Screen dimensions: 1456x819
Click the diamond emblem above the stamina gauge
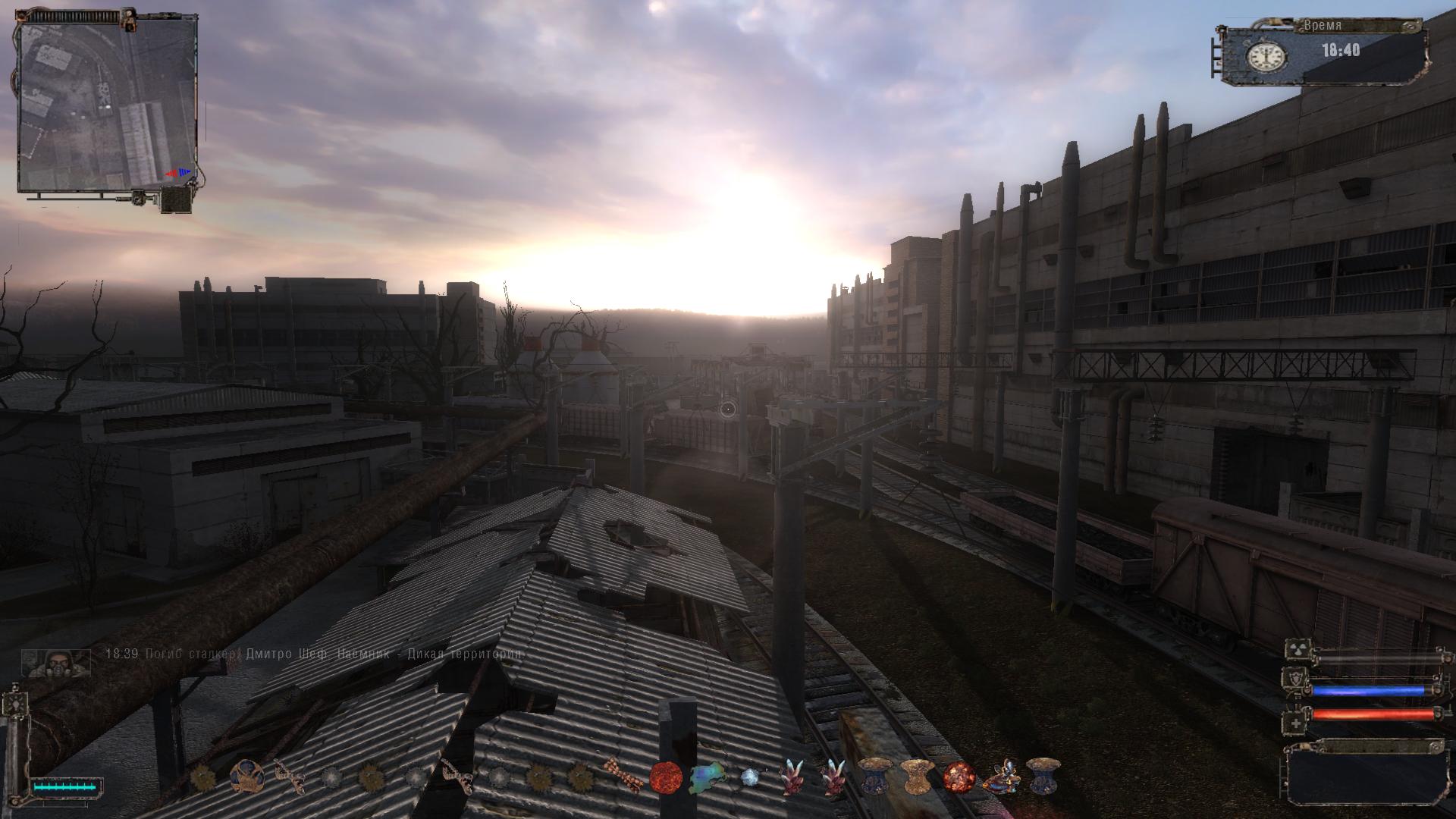click(14, 704)
